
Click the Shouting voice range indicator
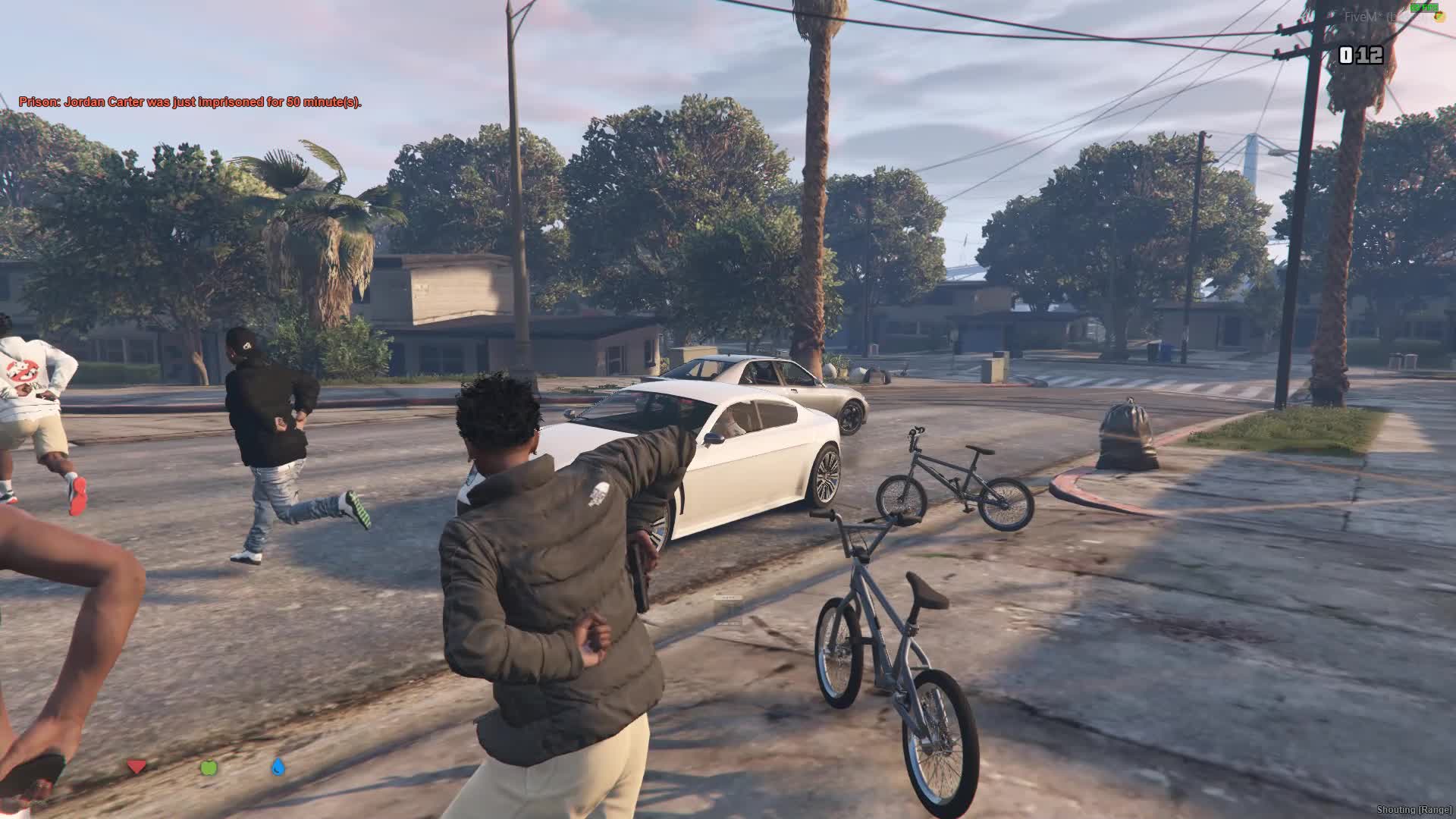(1414, 811)
